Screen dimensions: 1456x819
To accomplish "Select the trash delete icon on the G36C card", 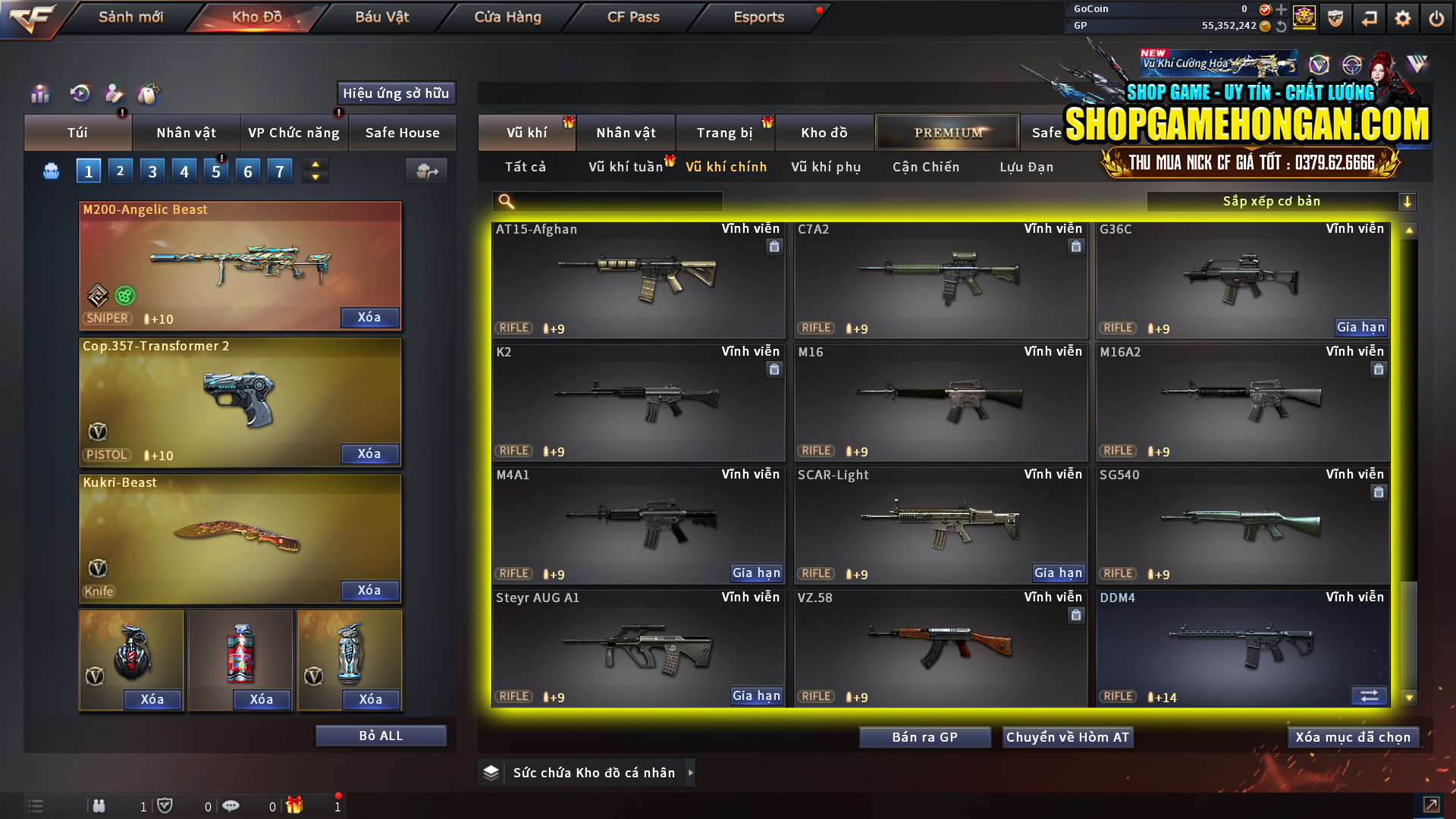I will tap(1378, 246).
